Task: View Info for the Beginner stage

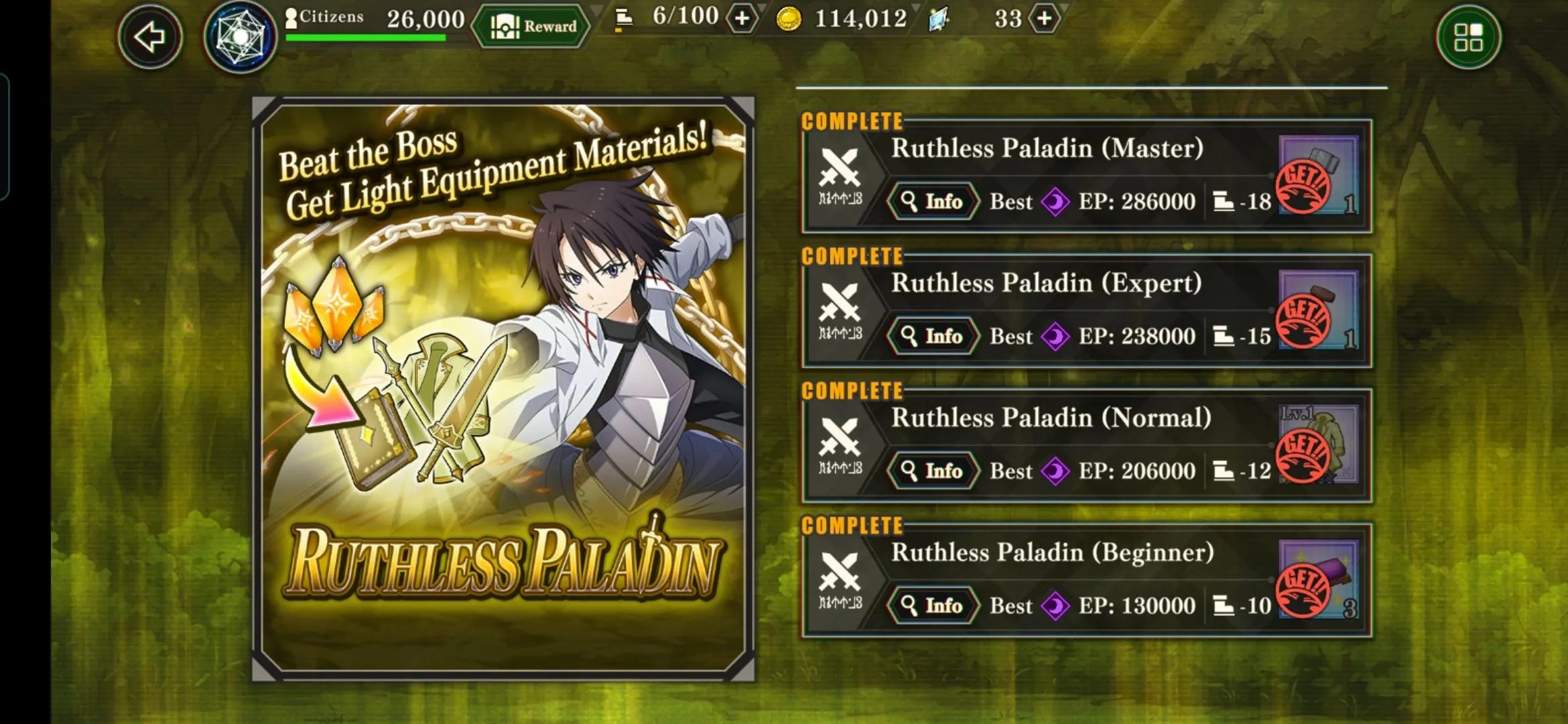Action: 932,606
